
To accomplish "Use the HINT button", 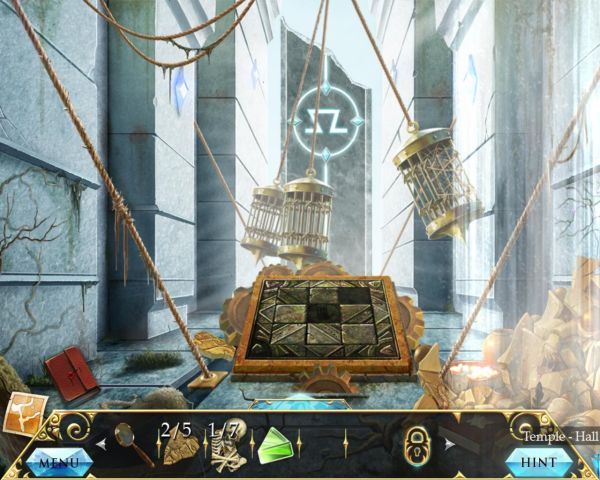I will tap(539, 463).
